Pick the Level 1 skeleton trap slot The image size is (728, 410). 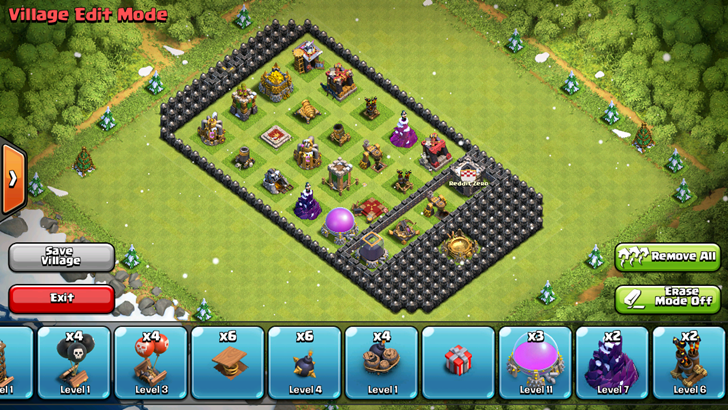(381, 363)
